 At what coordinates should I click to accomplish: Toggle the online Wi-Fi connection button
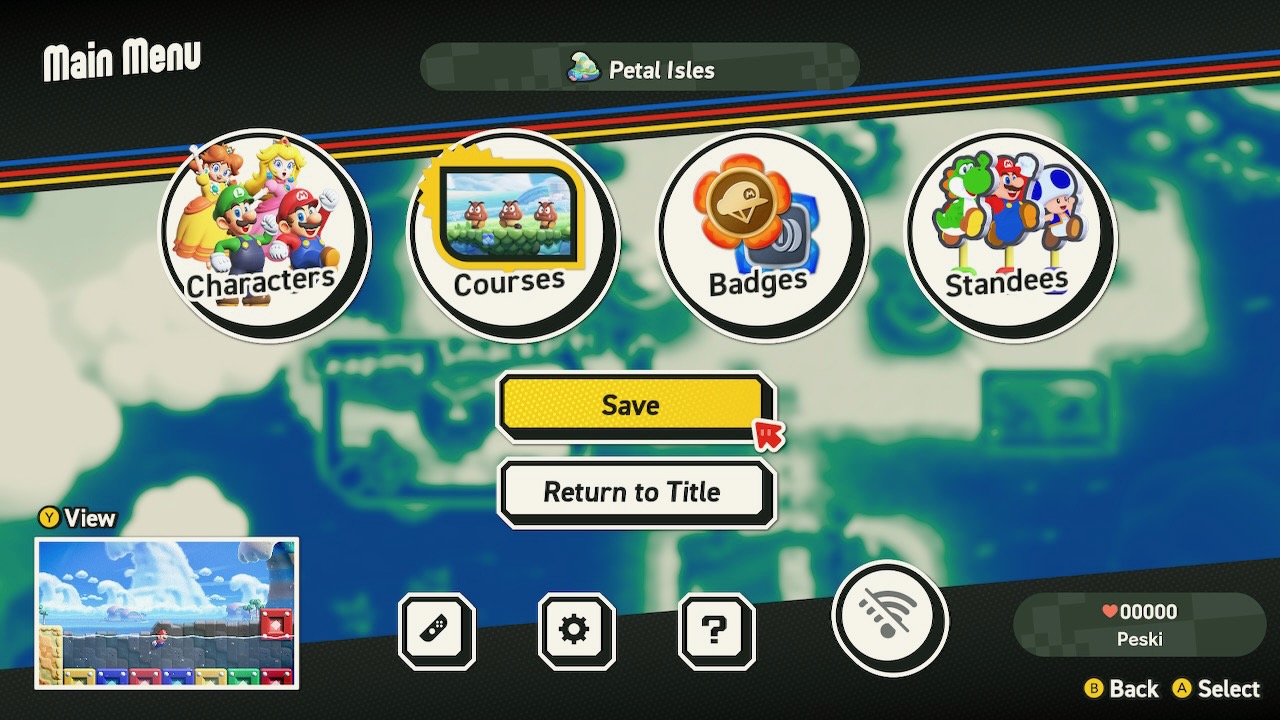tap(888, 618)
